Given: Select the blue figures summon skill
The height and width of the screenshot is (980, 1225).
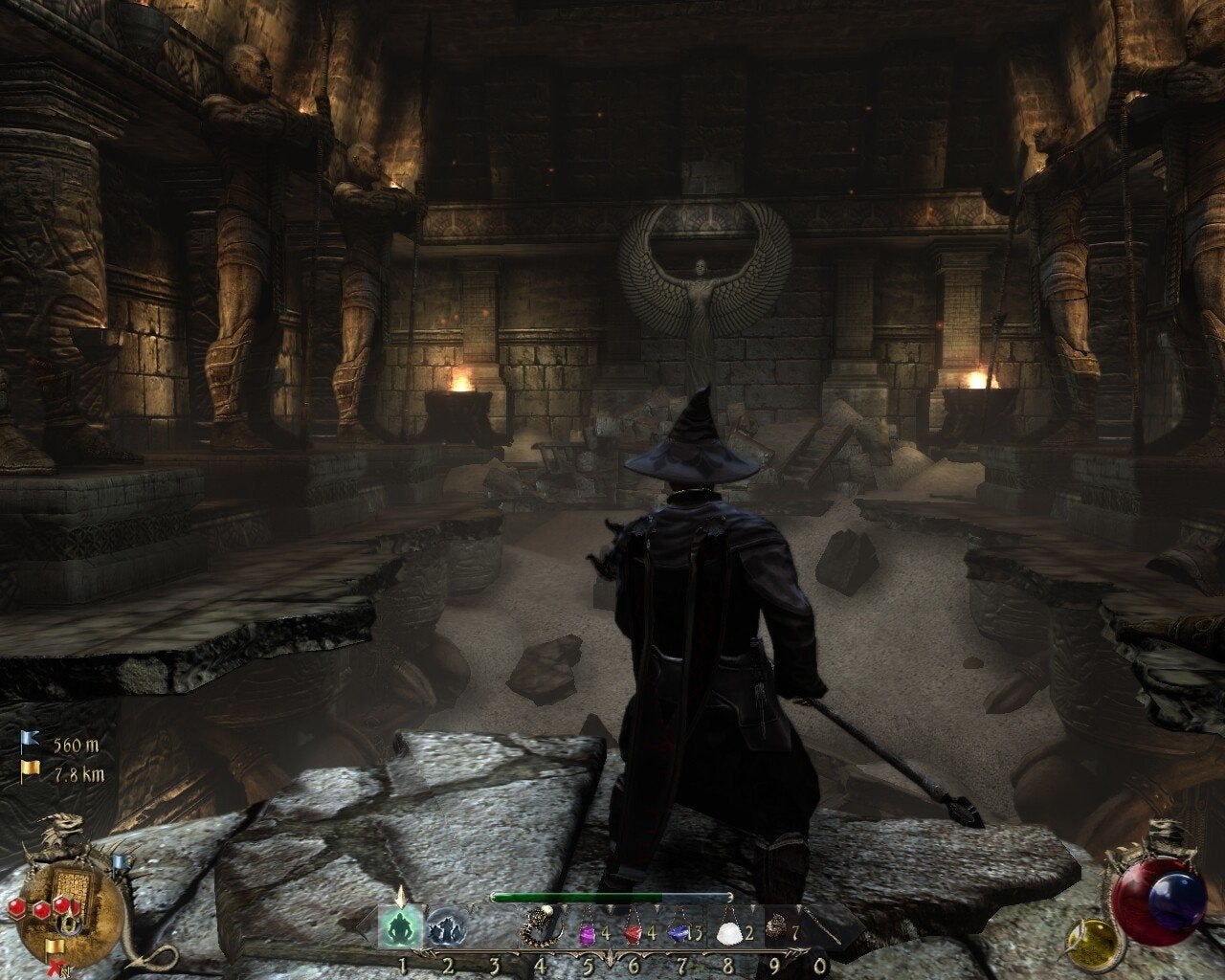Looking at the screenshot, I should [x=444, y=927].
